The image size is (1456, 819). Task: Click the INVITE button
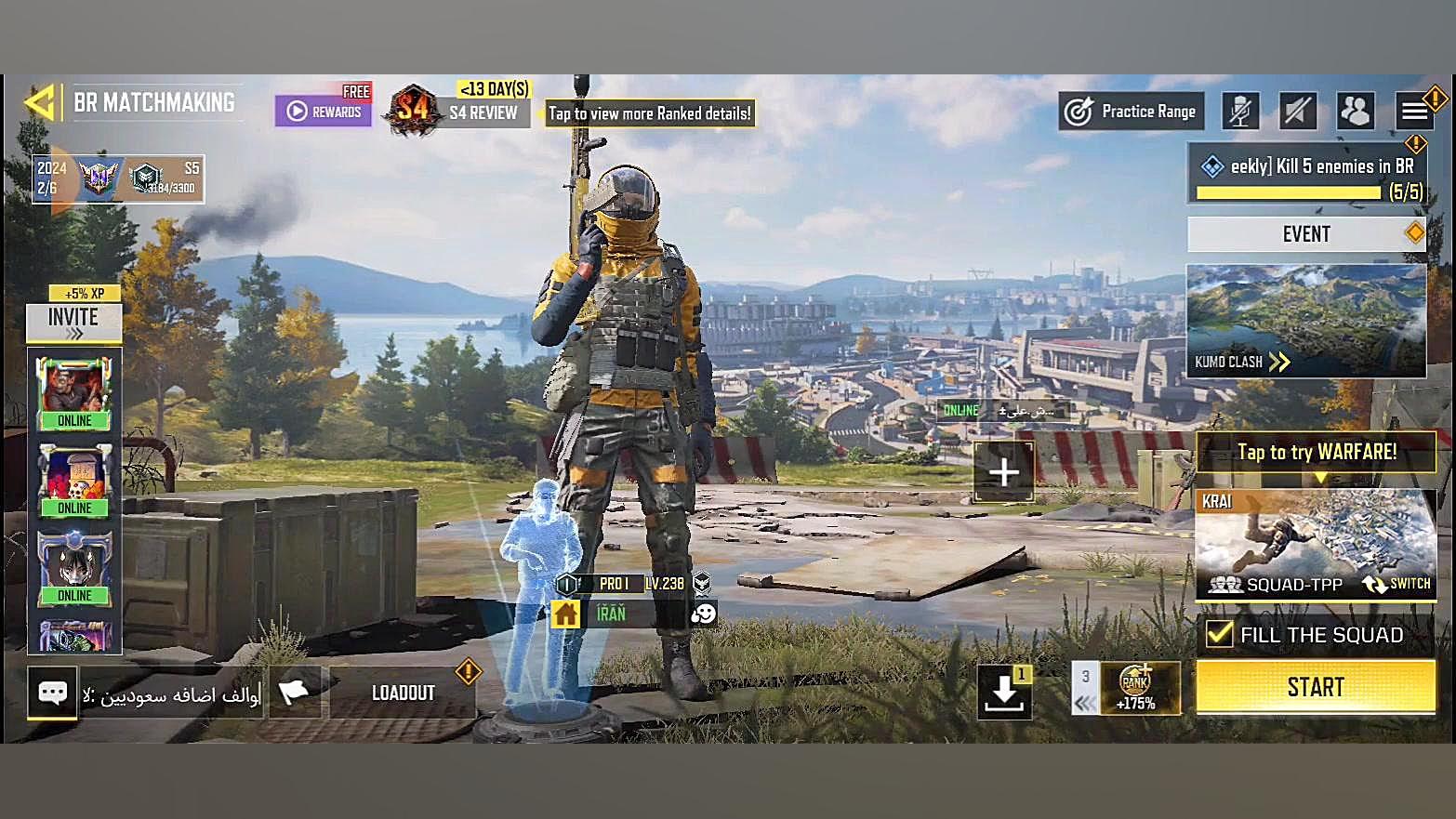(x=73, y=322)
